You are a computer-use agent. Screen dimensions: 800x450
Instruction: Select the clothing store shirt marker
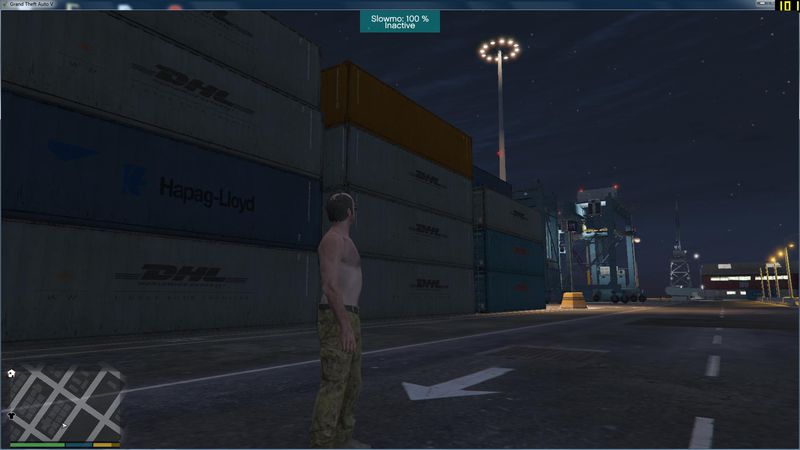[11, 413]
